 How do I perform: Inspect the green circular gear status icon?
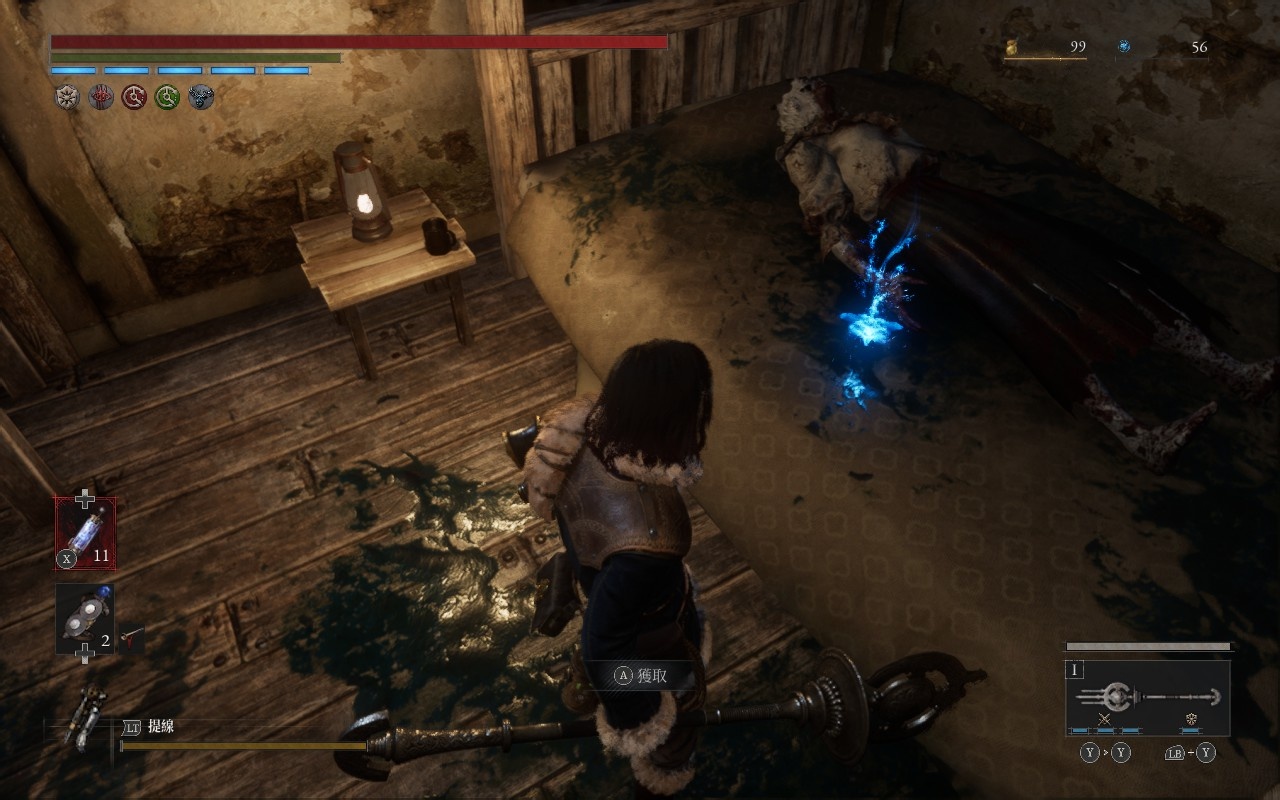click(167, 97)
